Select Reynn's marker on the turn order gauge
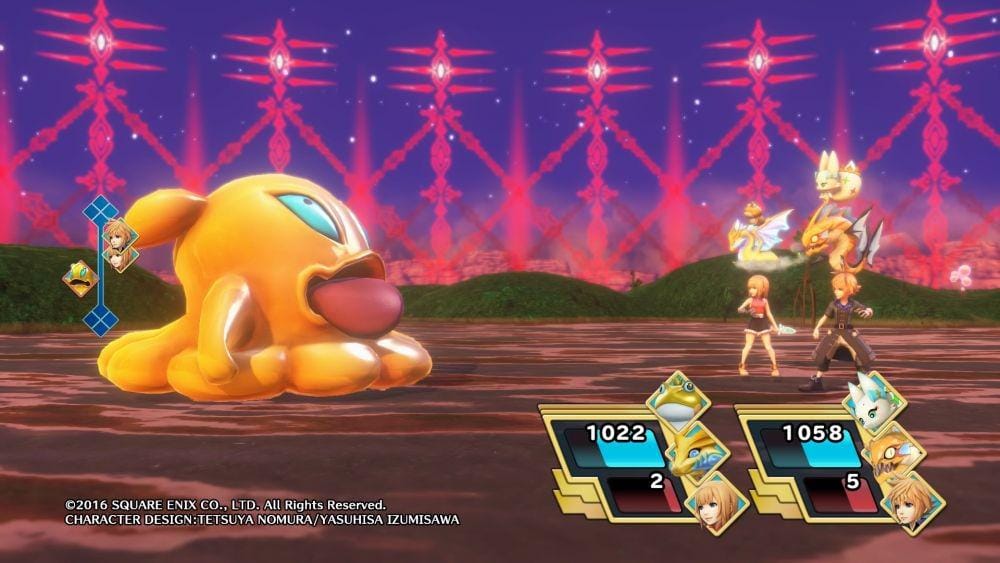The image size is (1000, 563). (x=119, y=258)
